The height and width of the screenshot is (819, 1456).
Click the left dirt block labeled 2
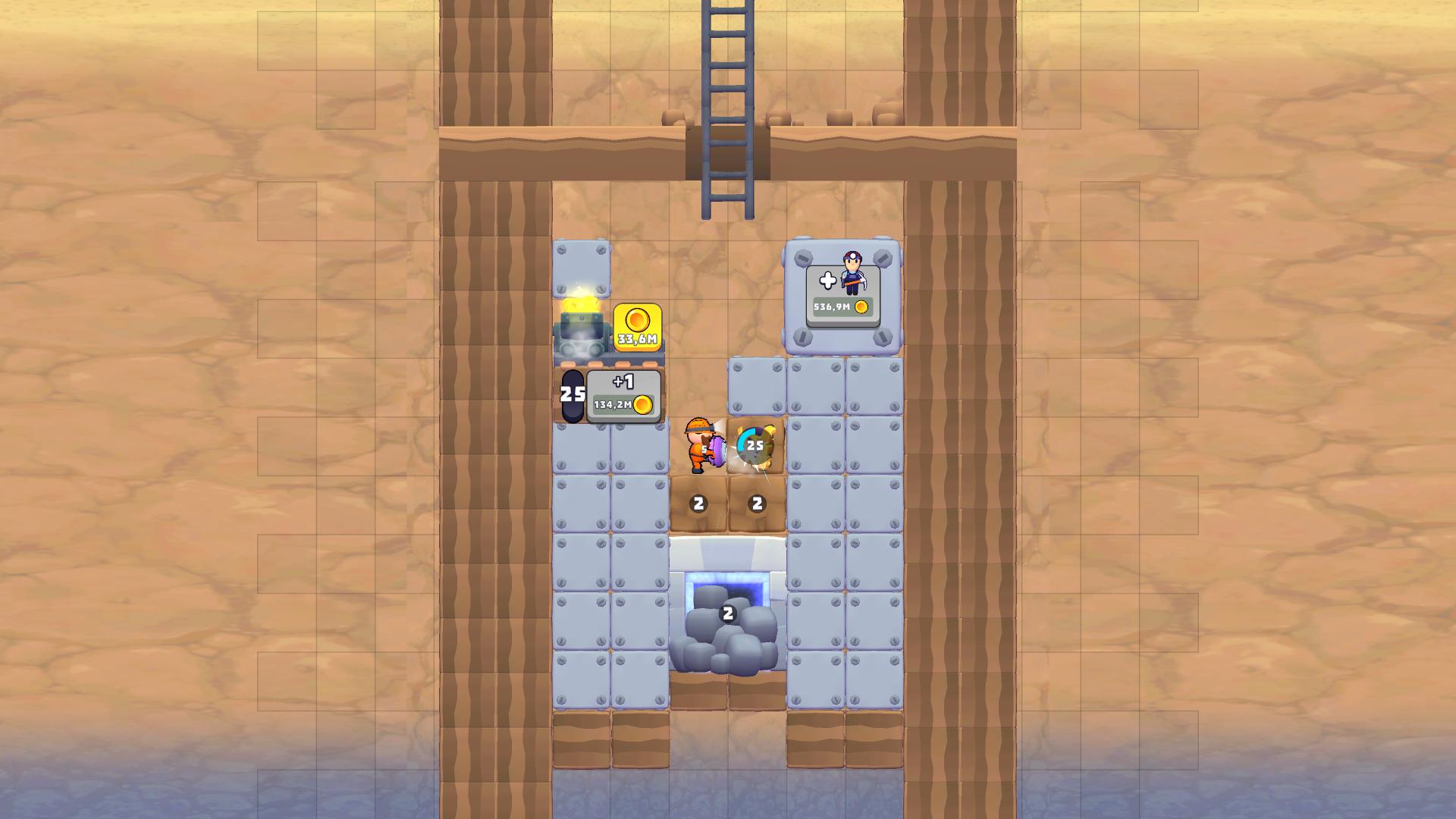click(698, 502)
